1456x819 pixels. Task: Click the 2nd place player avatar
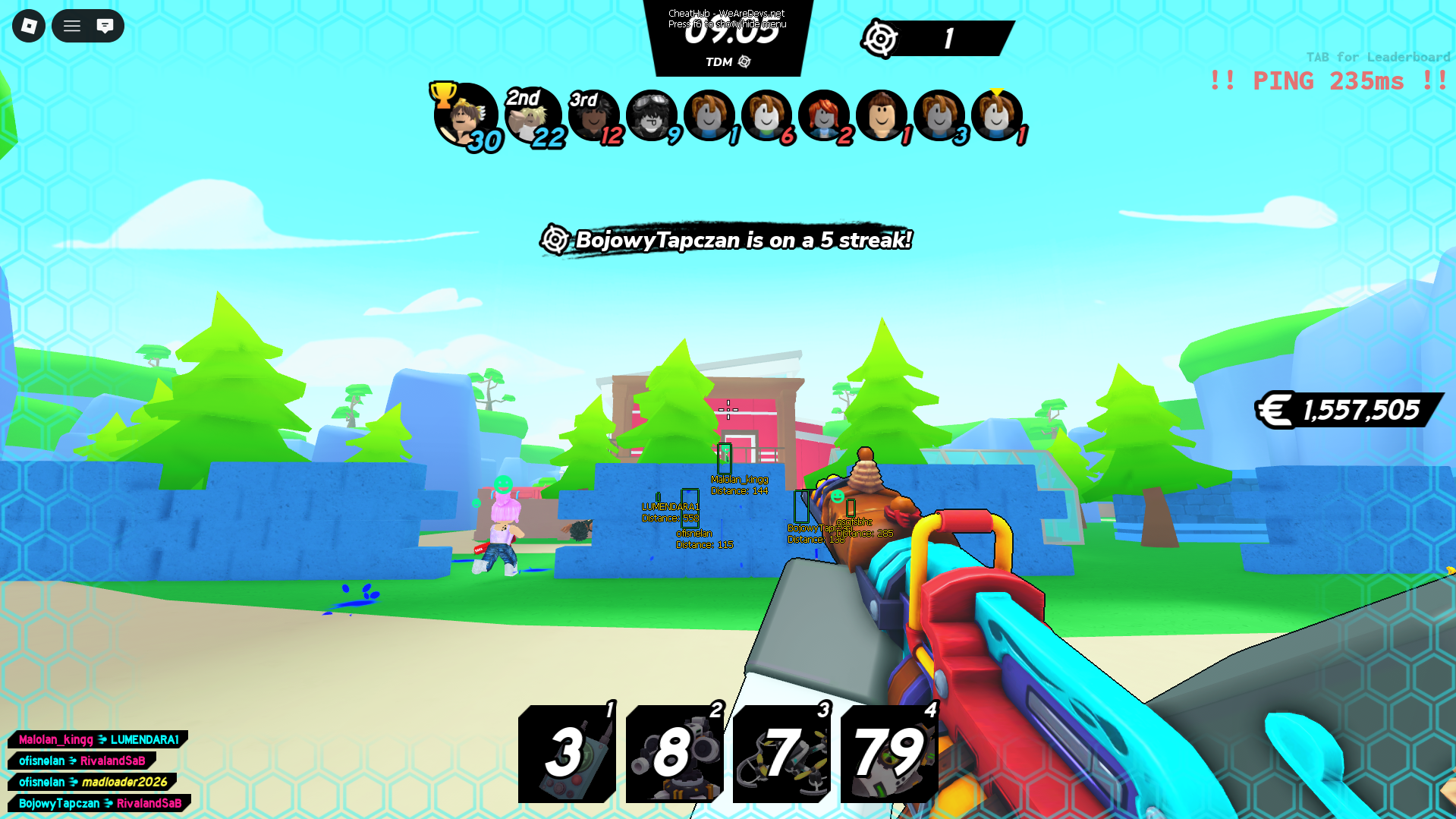pos(533,115)
